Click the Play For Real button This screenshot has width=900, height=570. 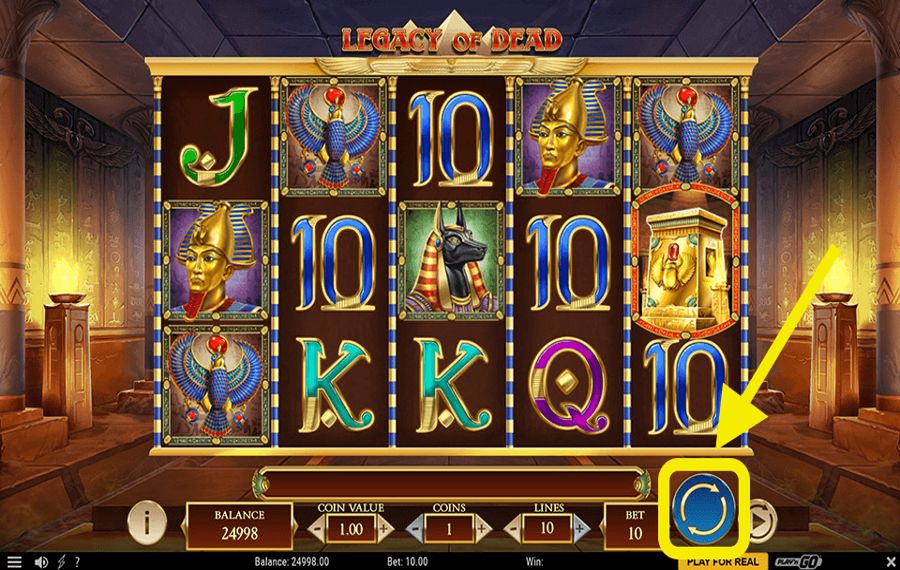click(724, 561)
